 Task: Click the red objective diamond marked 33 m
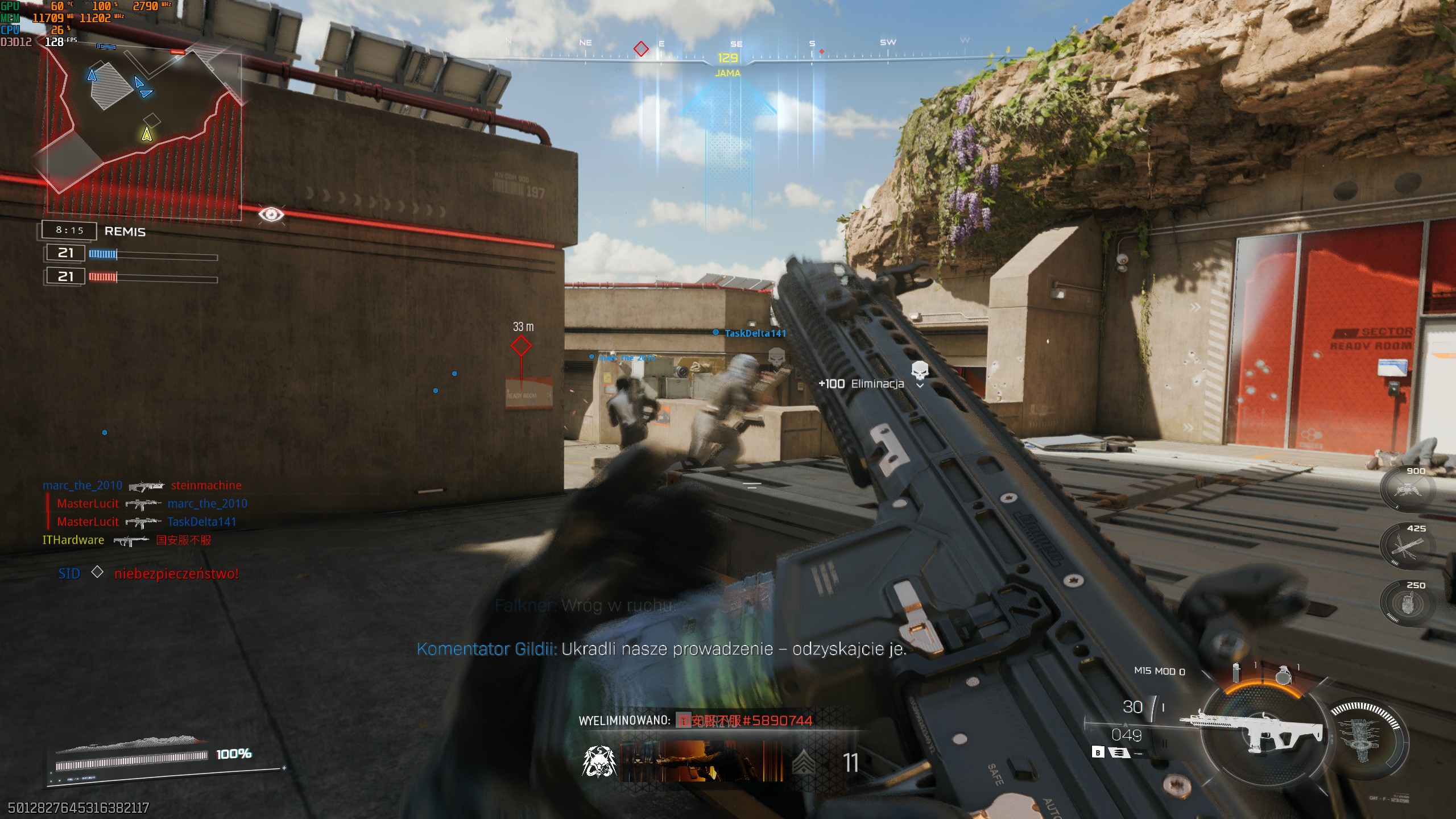tap(521, 345)
